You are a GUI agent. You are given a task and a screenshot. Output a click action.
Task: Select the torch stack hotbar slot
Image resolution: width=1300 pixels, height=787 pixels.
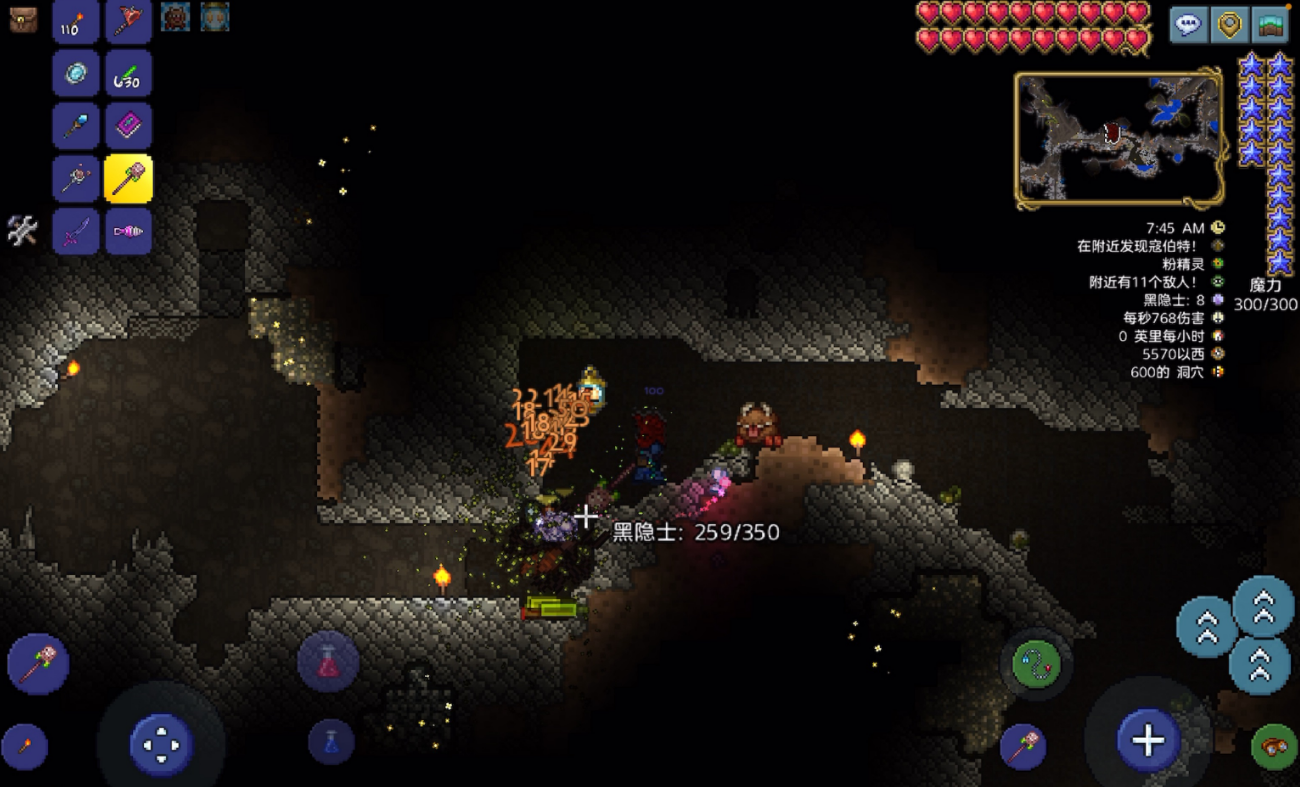pos(76,20)
